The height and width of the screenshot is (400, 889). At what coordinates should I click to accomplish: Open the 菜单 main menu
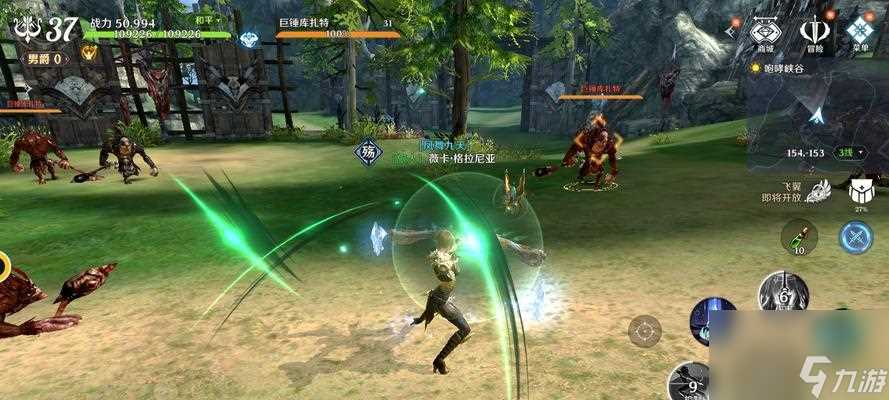[860, 32]
